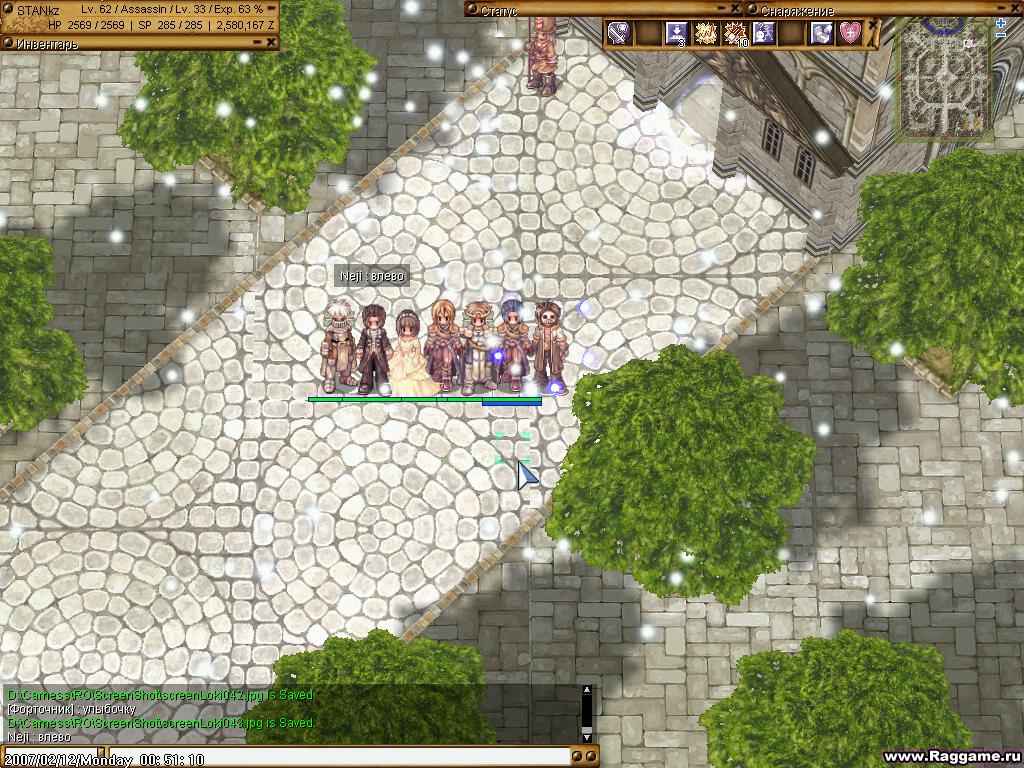This screenshot has height=768, width=1024.
Task: Zoom in the minimap with plus button
Action: 1001,23
